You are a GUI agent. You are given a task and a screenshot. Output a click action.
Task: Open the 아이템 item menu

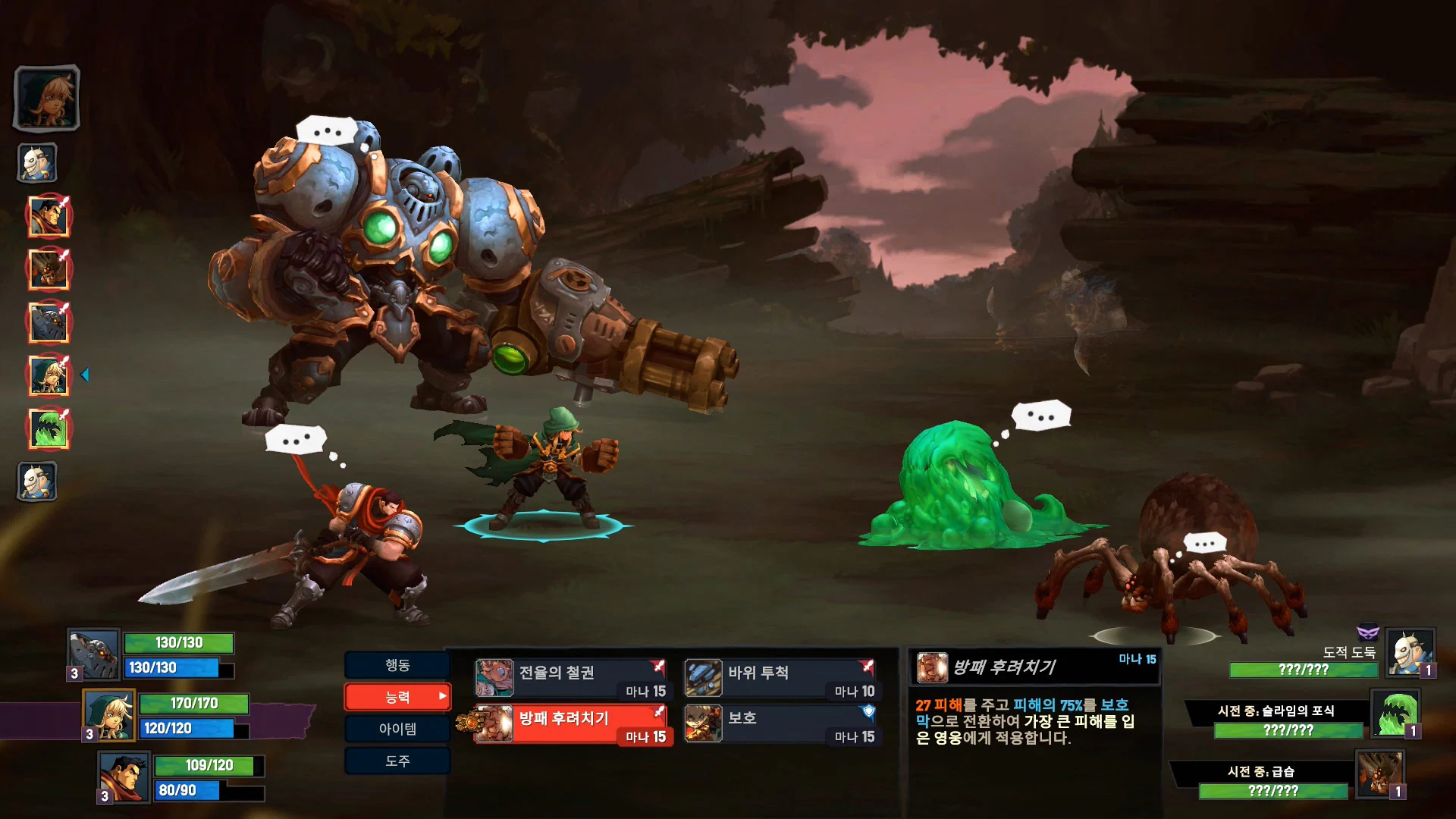tap(397, 729)
